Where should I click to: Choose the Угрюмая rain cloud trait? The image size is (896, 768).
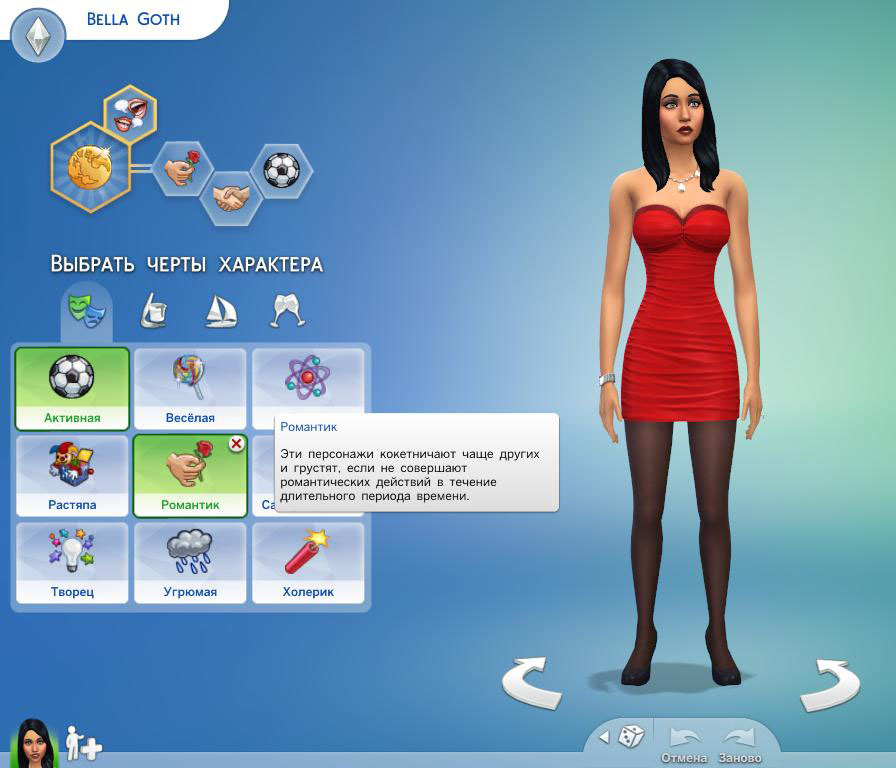(x=190, y=562)
